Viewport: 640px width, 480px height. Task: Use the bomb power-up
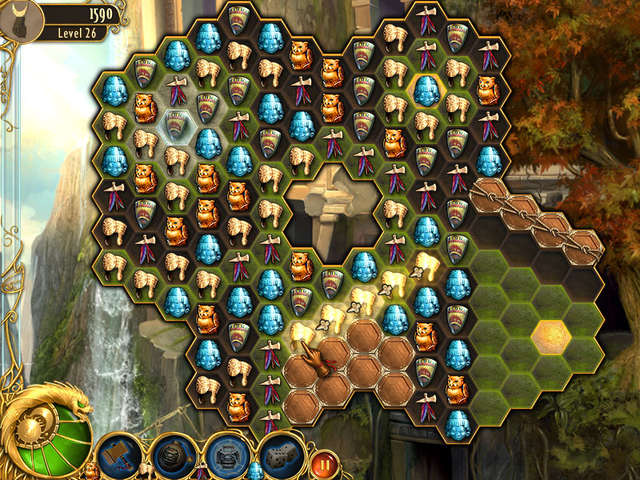coord(171,456)
